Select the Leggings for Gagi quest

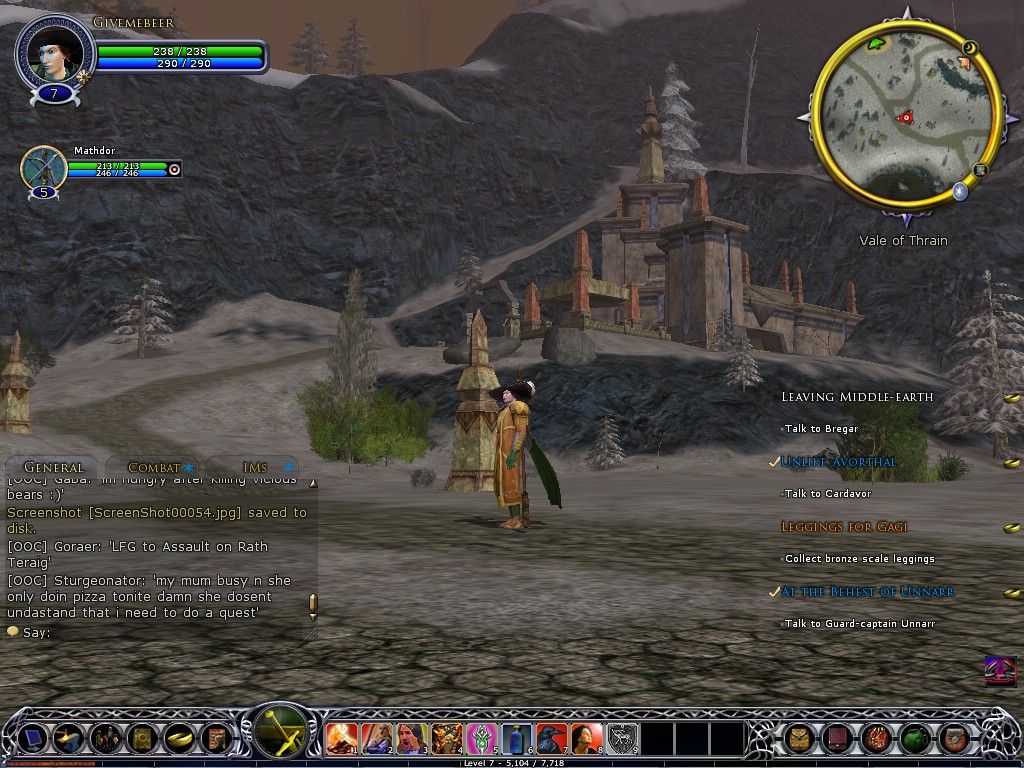coord(844,527)
